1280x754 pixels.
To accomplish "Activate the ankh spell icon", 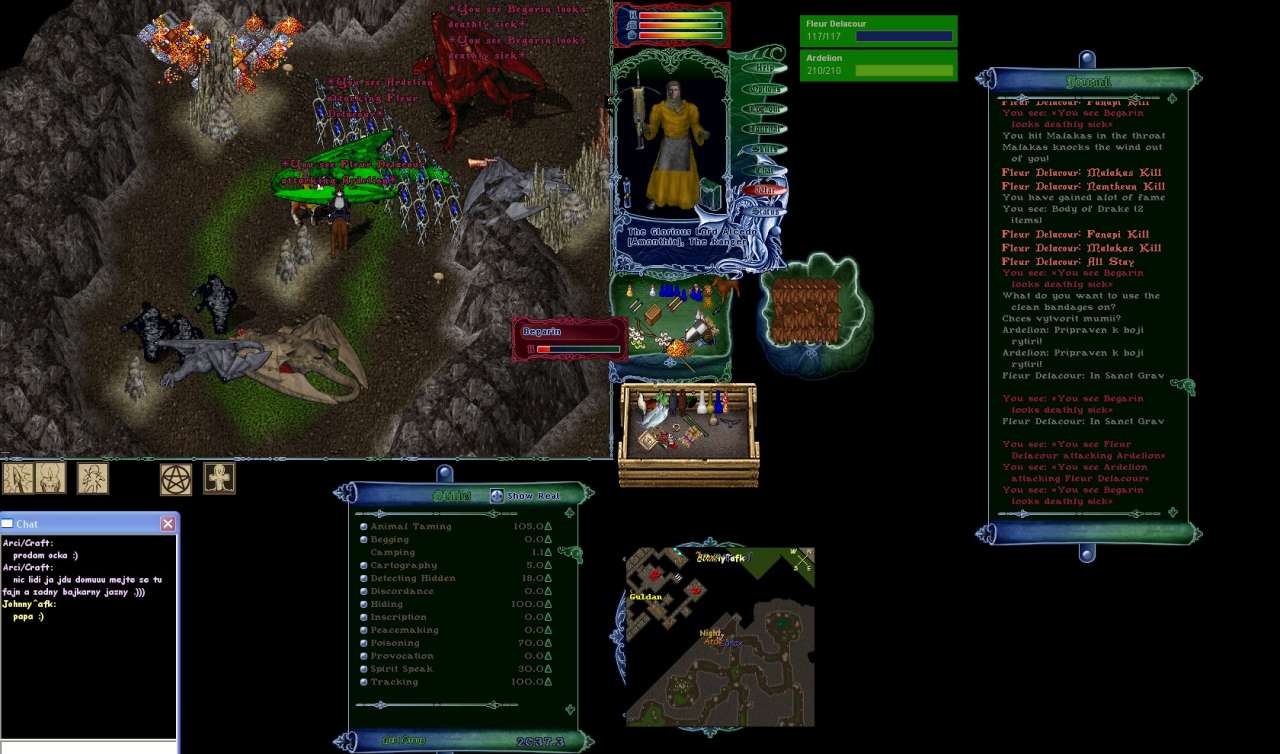I will (219, 478).
